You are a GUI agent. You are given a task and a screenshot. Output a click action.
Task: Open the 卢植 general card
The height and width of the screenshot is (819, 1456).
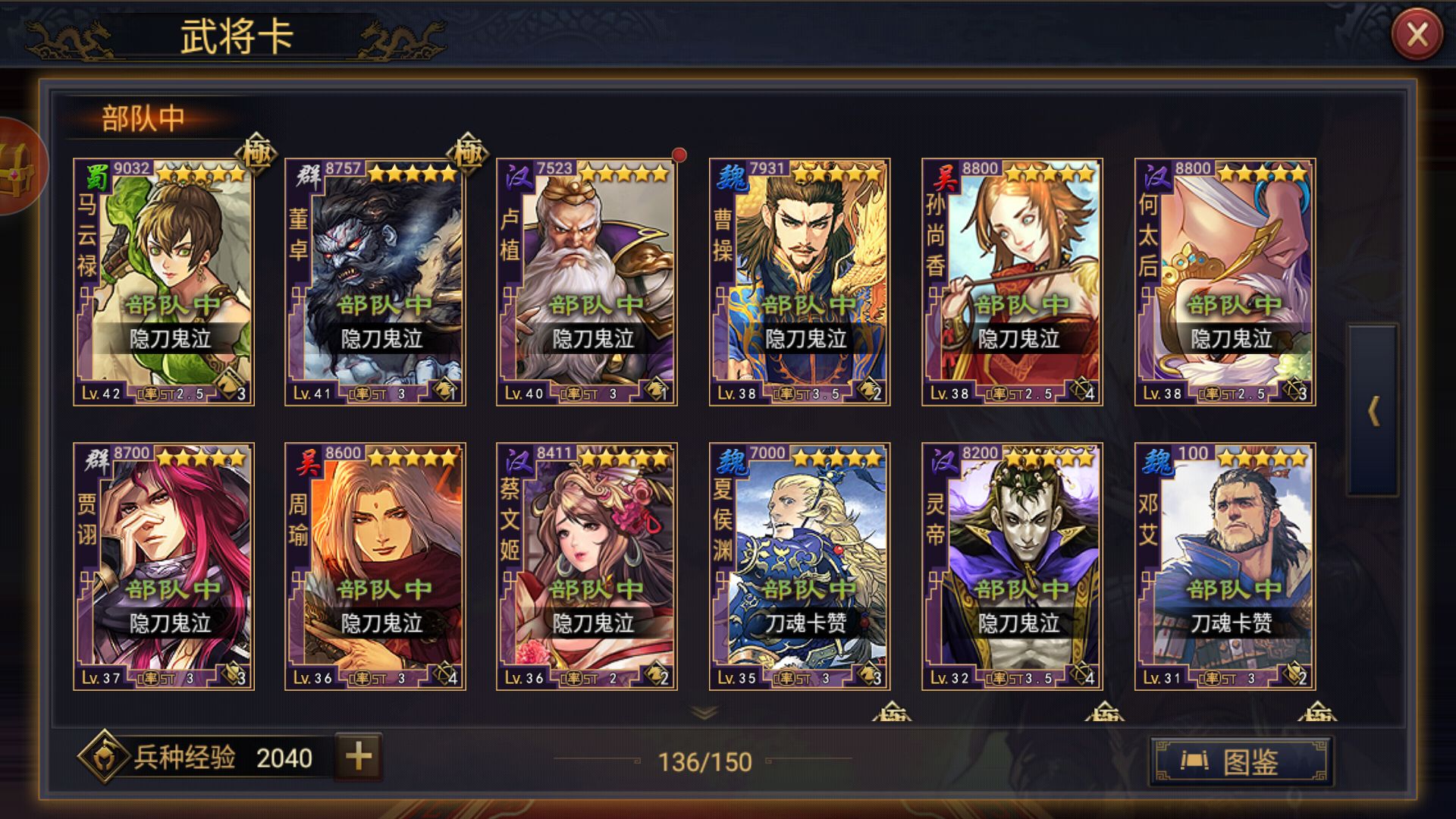point(587,282)
